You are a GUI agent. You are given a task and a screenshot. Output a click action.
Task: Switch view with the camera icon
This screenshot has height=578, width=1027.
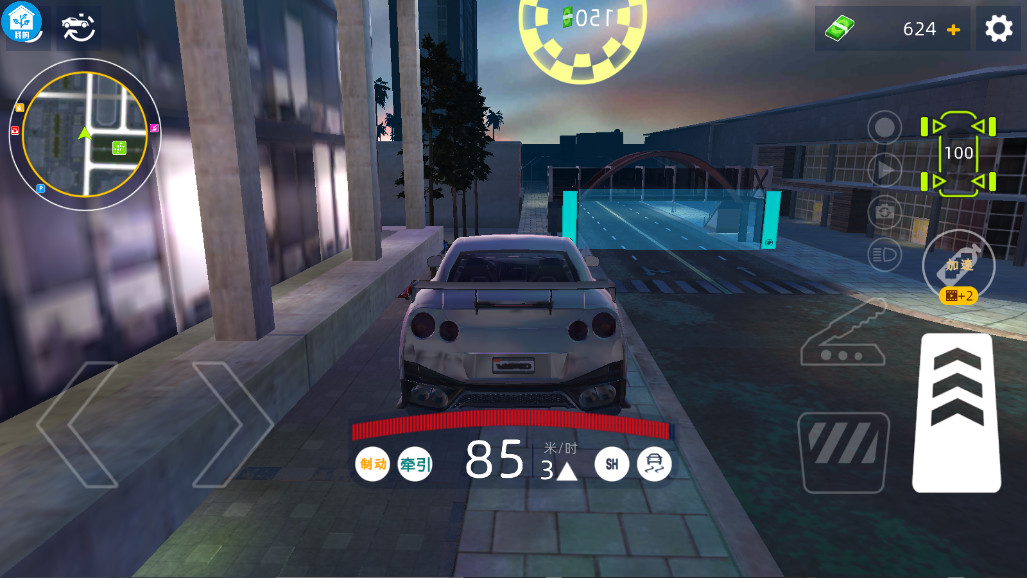coord(884,211)
